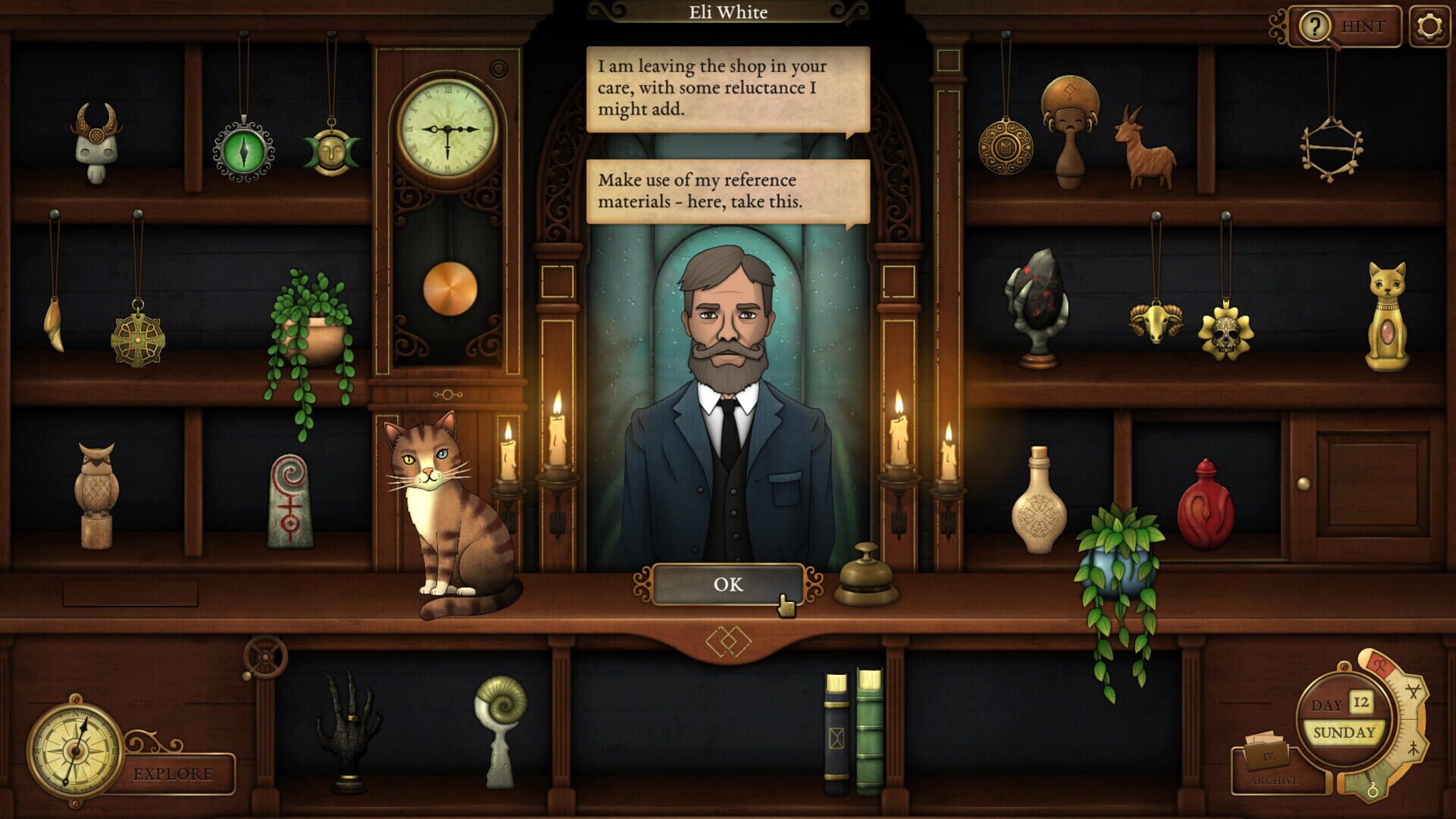
Task: Open the settings gear menu
Action: pos(1432,27)
